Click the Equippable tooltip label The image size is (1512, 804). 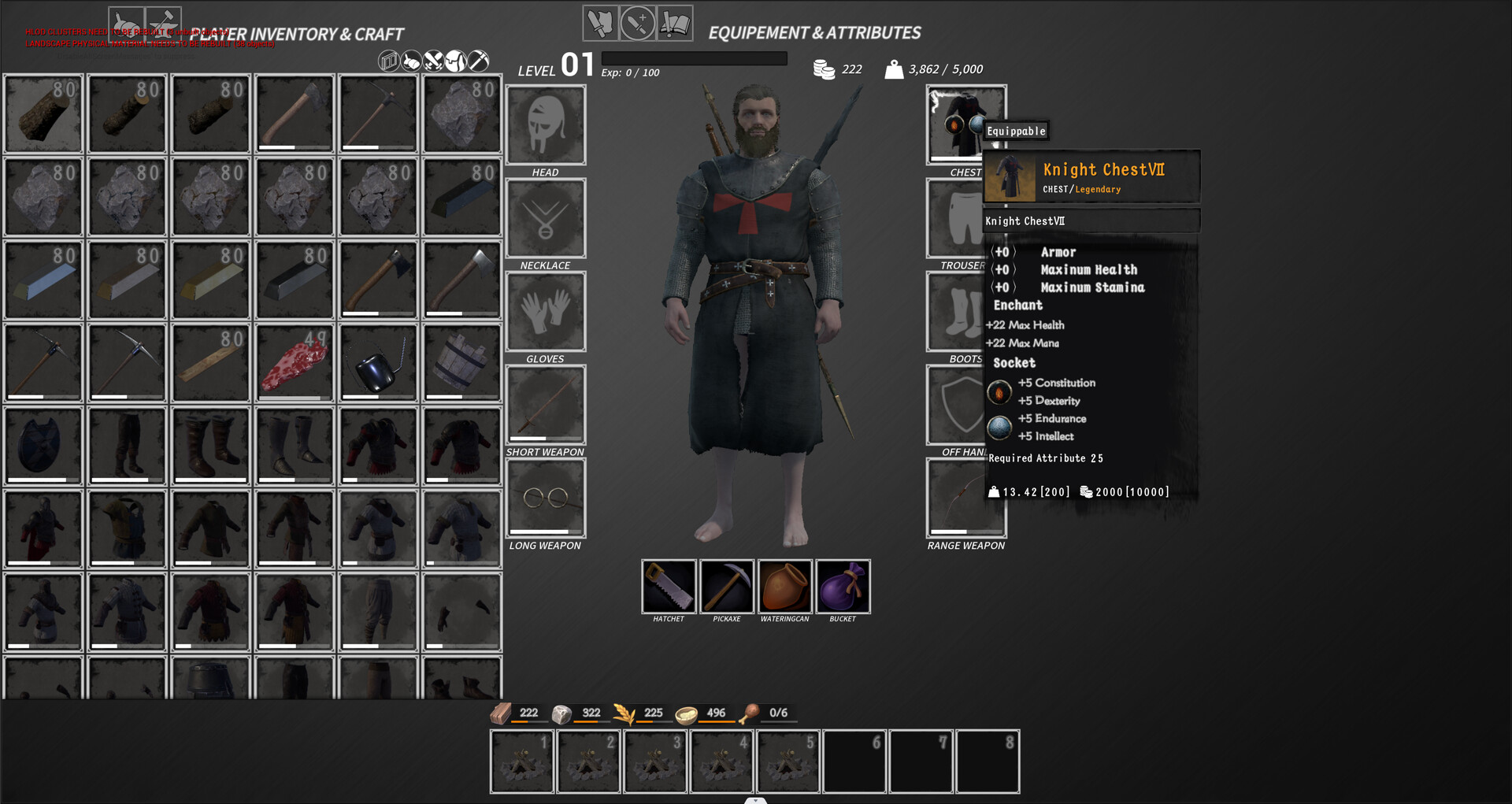point(1016,131)
